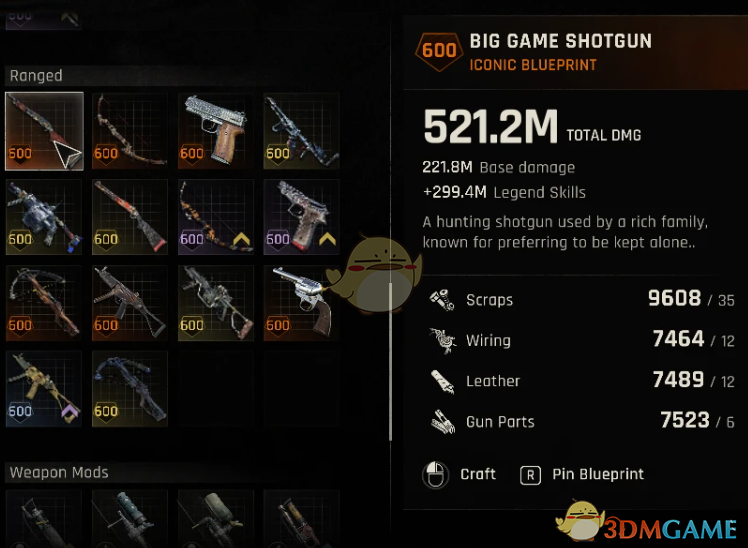Viewport: 748px width, 548px height.
Task: Select the gold gun with purple upgrade arrow
Action: tap(44, 389)
